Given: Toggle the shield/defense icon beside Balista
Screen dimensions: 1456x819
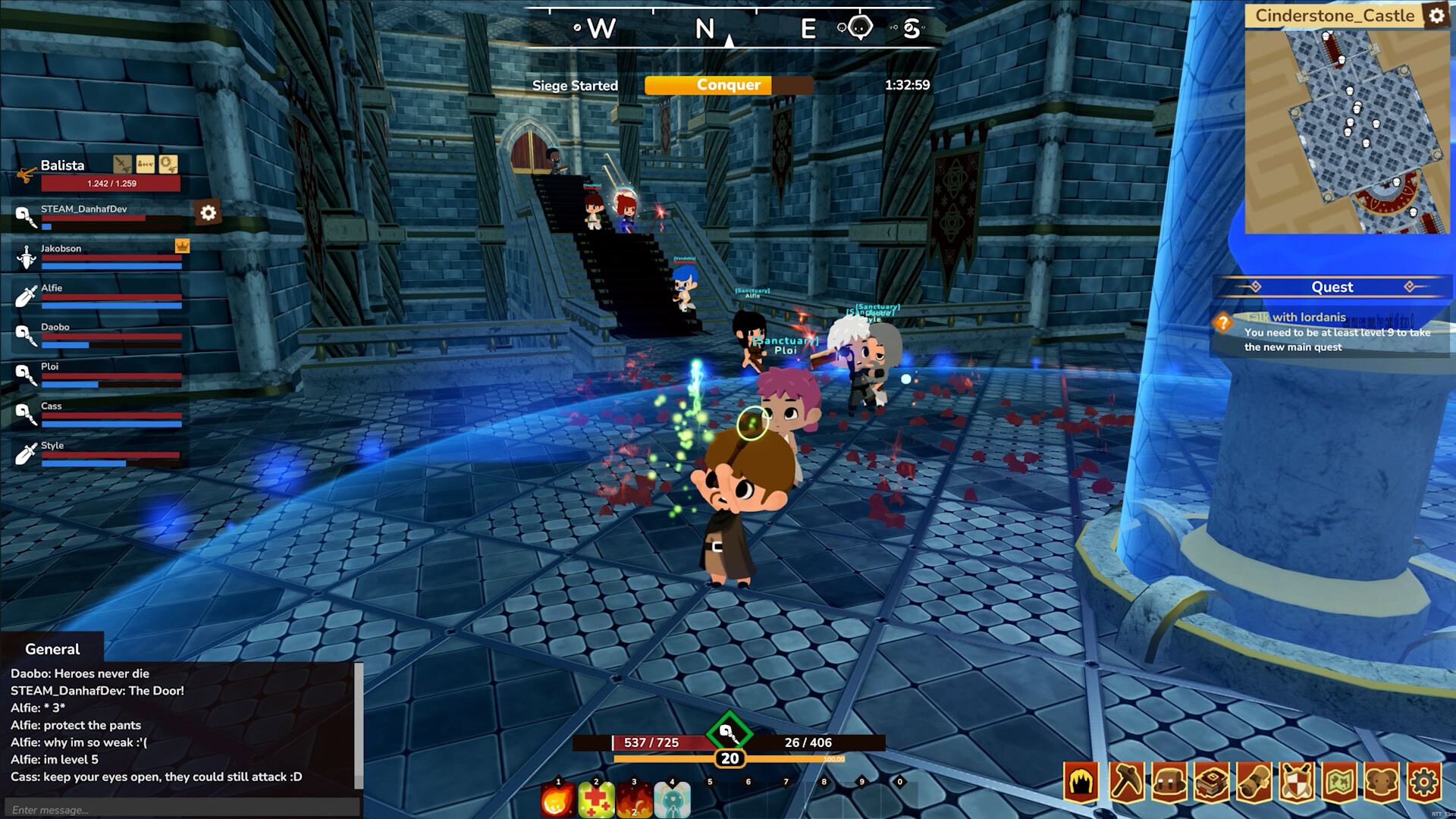Looking at the screenshot, I should pyautogui.click(x=168, y=165).
